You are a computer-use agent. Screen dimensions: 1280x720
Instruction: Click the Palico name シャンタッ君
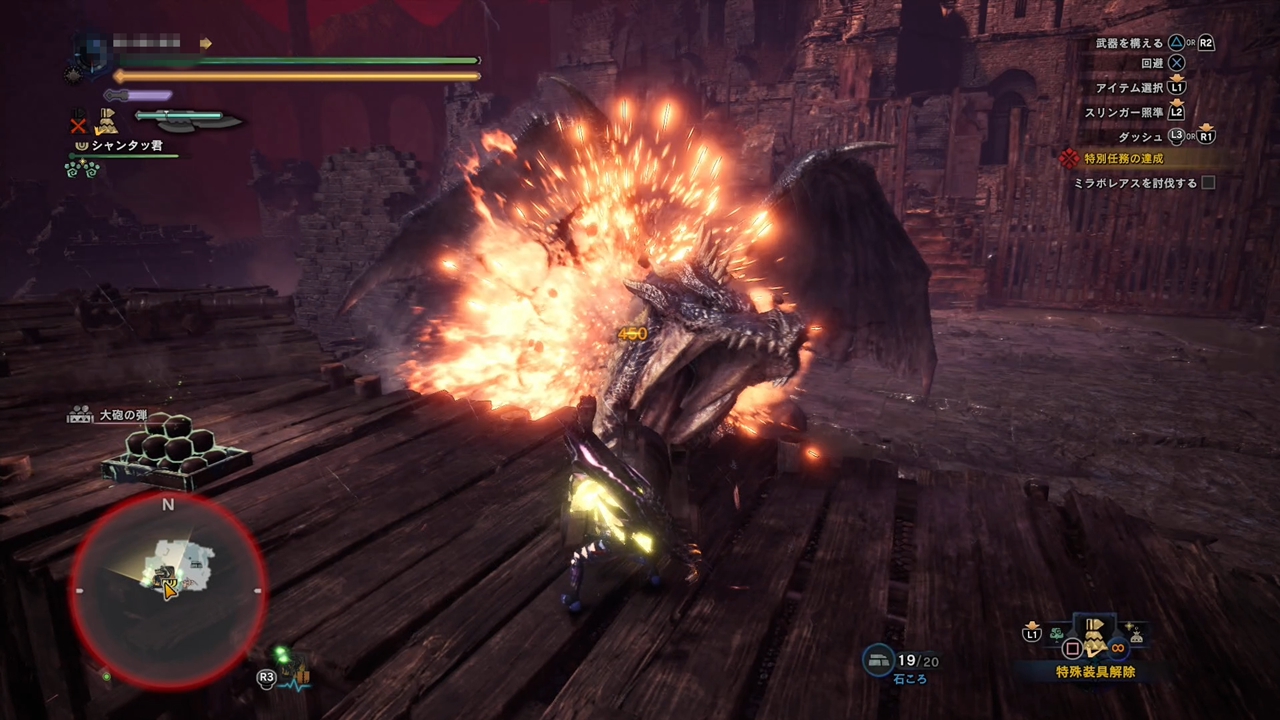click(127, 146)
